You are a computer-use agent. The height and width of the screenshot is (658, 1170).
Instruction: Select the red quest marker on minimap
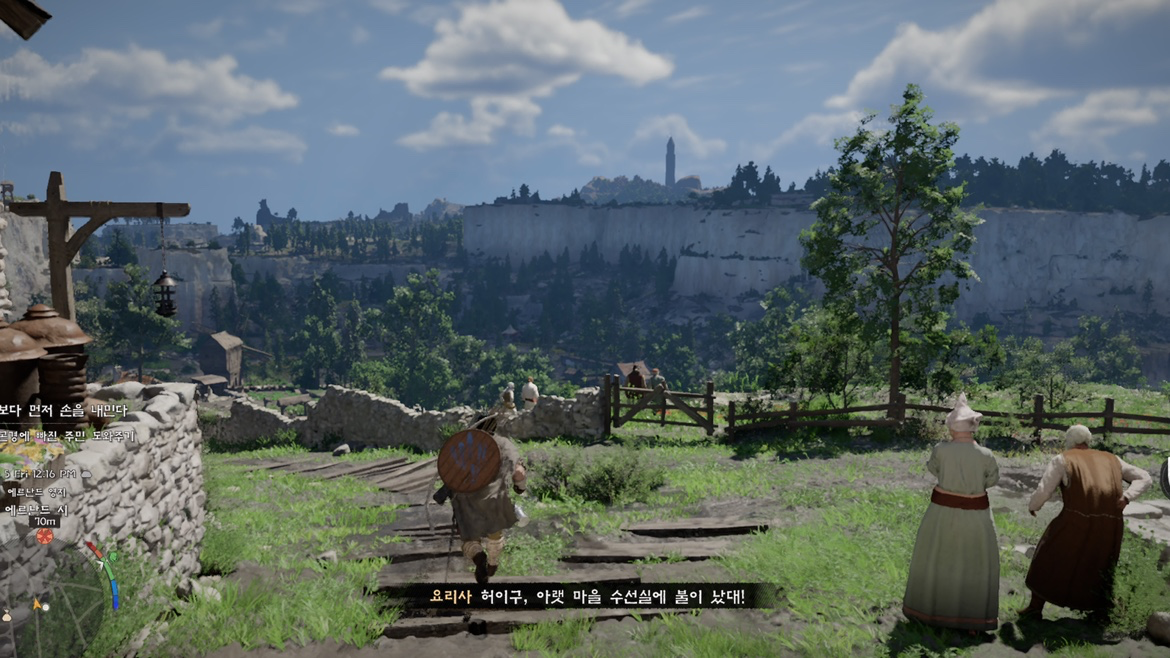[x=44, y=537]
